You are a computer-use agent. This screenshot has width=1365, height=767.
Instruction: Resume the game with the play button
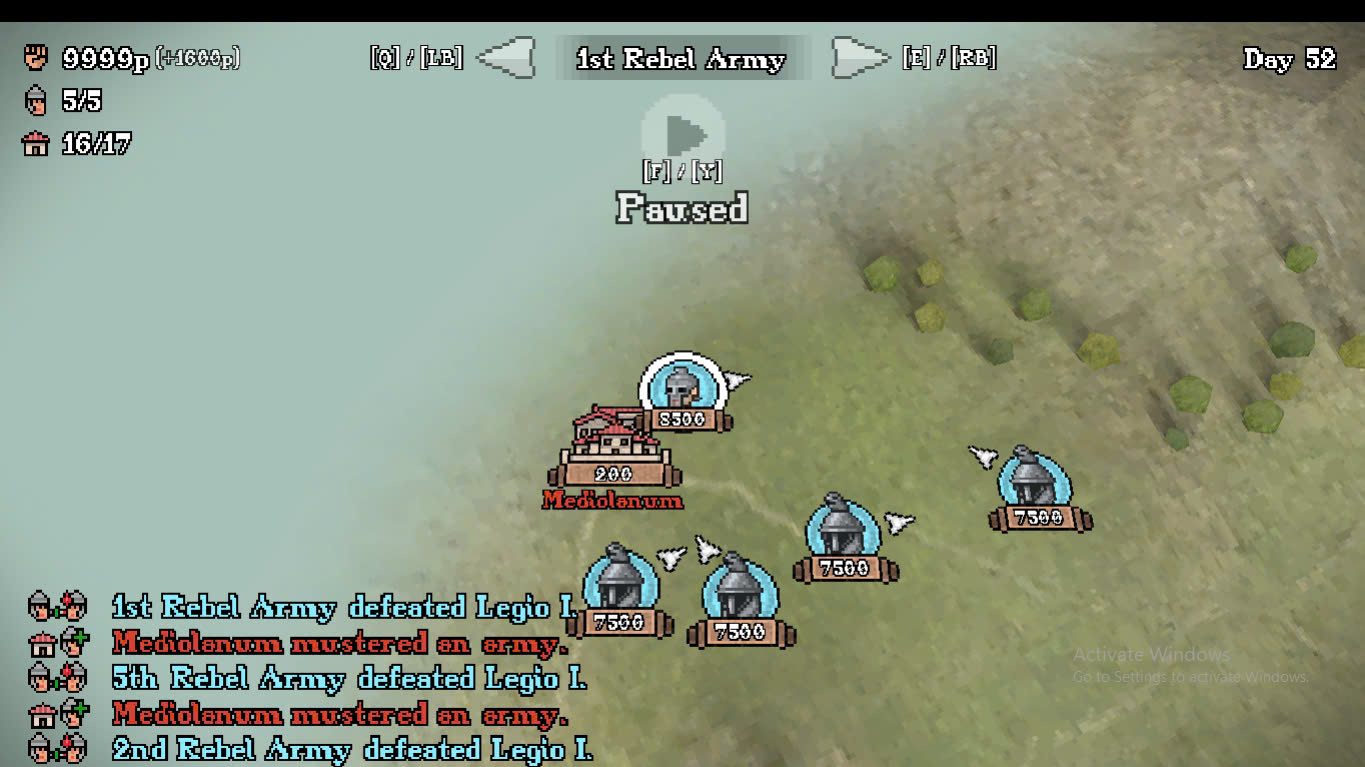point(682,134)
